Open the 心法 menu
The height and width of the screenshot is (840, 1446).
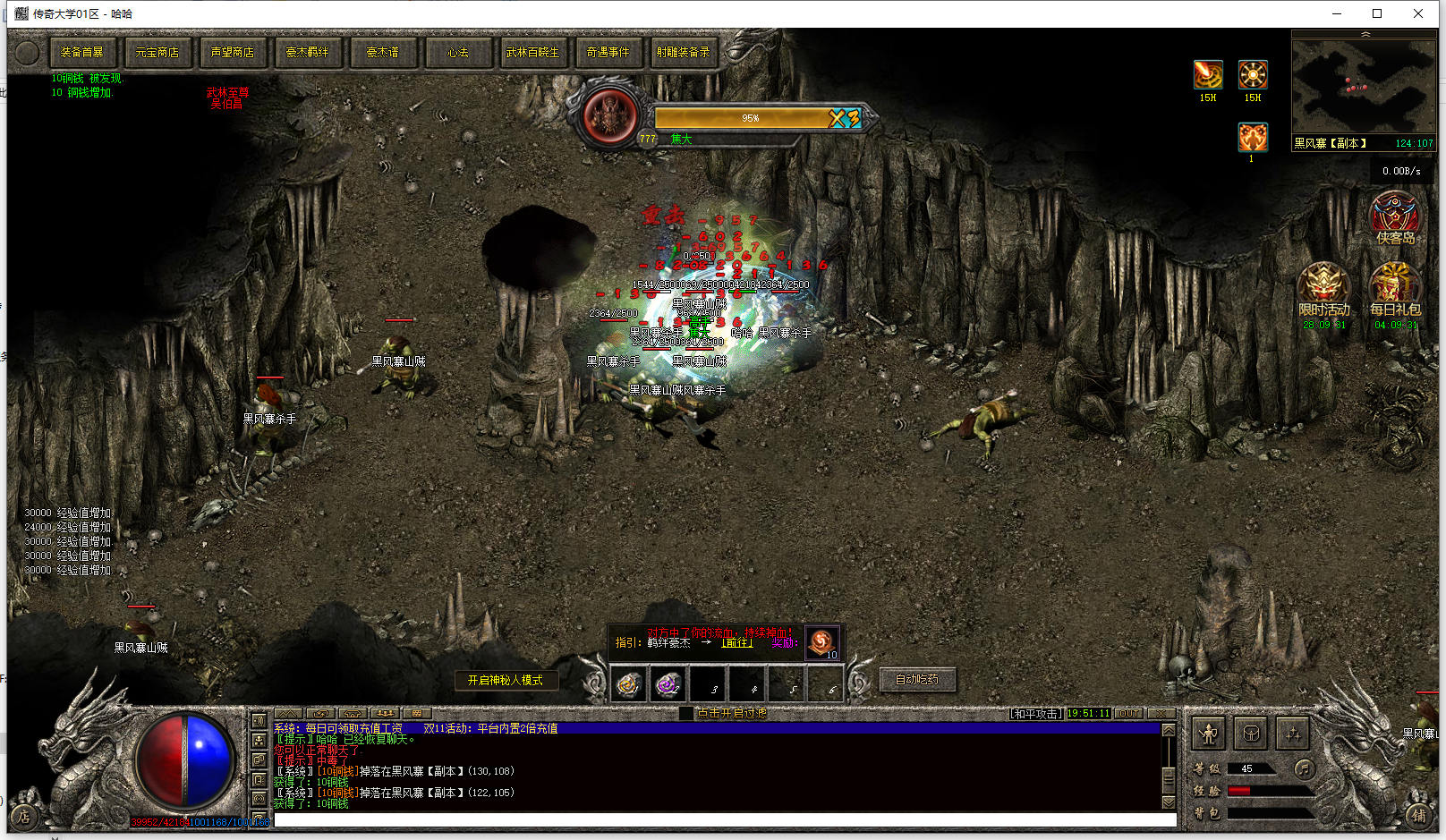tap(458, 53)
